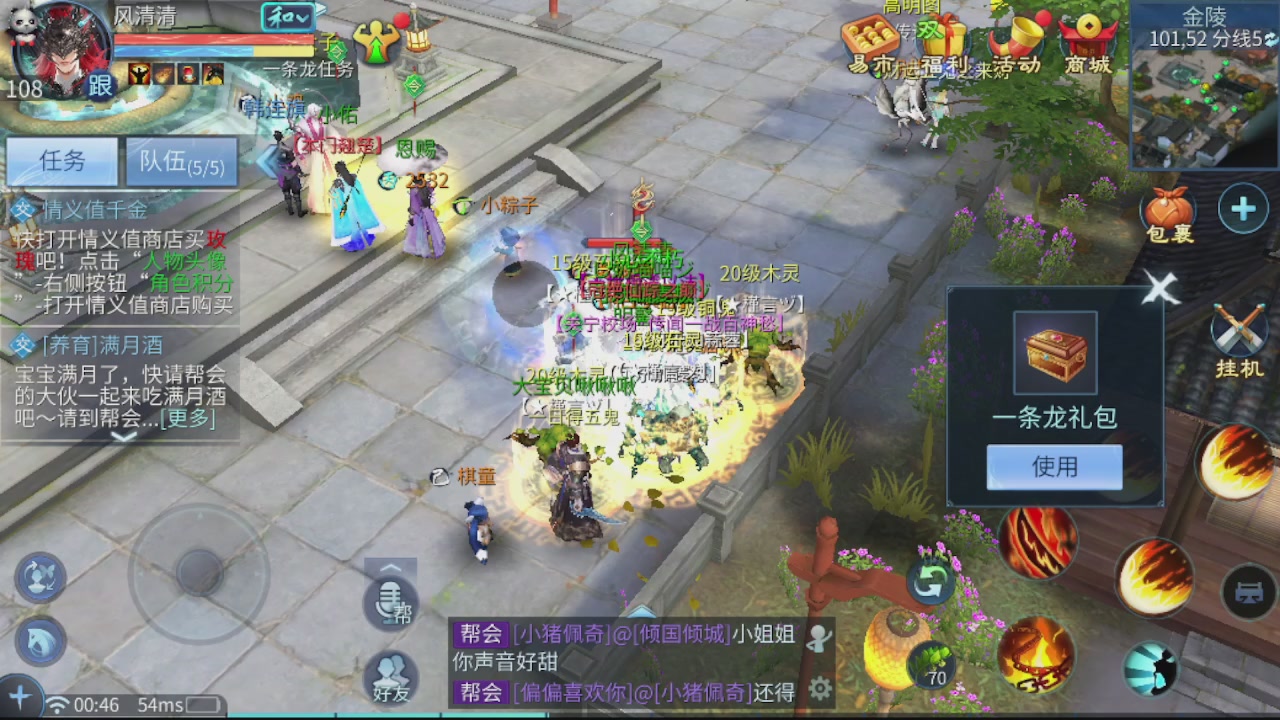1280x720 pixels.
Task: Open the 挂机 auto-hang settings
Action: click(x=1240, y=330)
